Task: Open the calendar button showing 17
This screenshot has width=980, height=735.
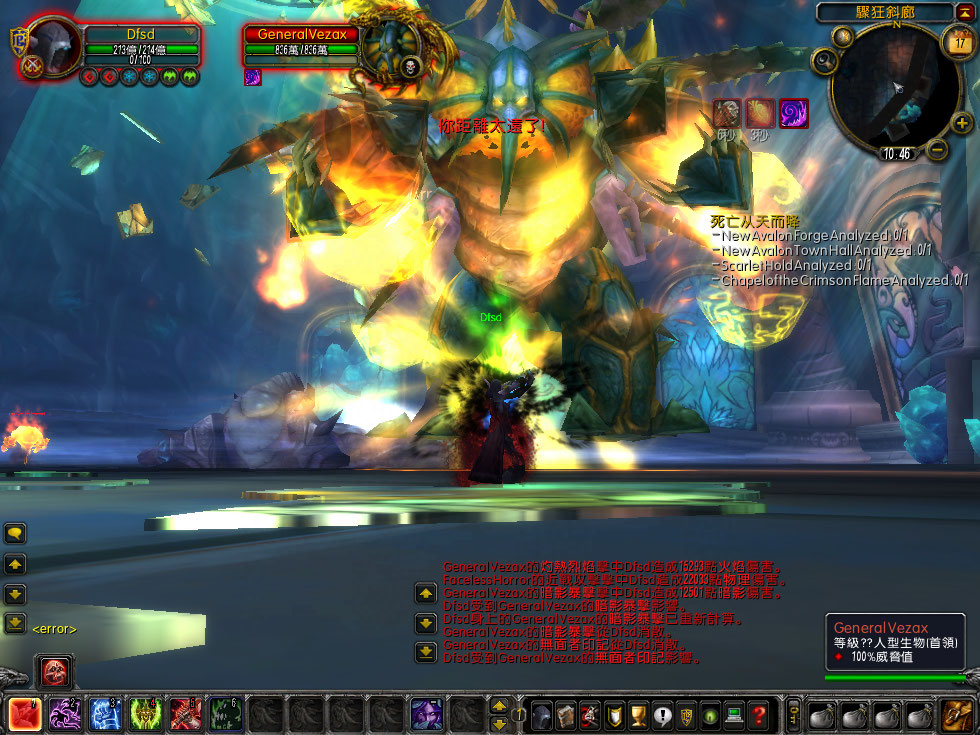Action: [957, 41]
